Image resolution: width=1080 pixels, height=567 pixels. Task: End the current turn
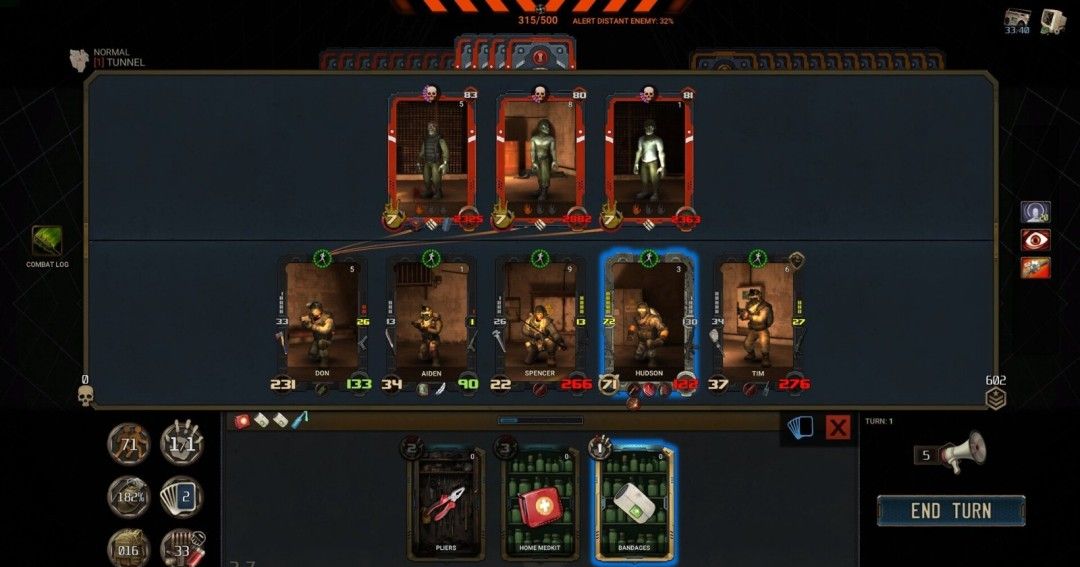point(950,511)
